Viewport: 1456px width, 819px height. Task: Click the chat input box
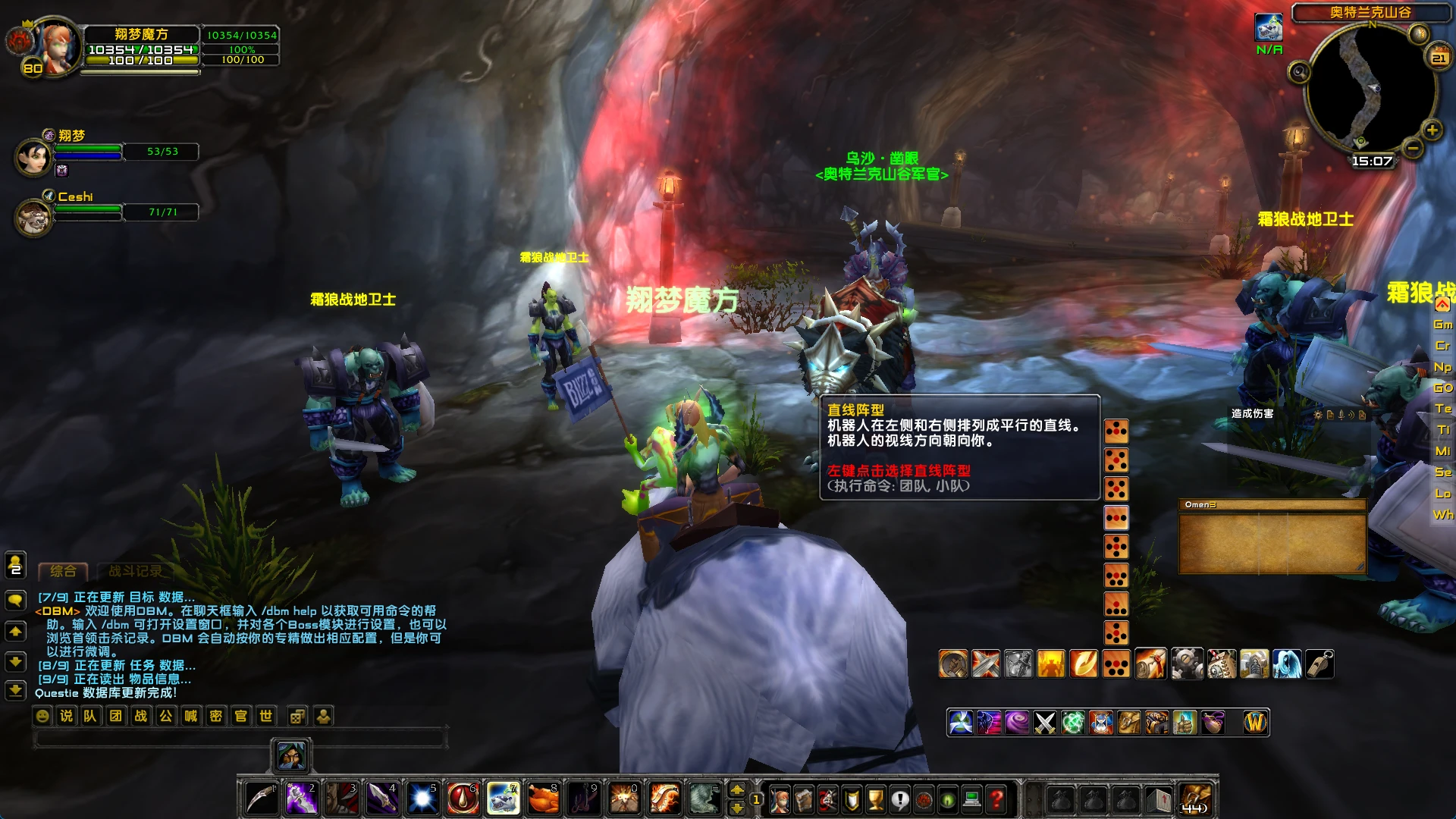(x=240, y=738)
